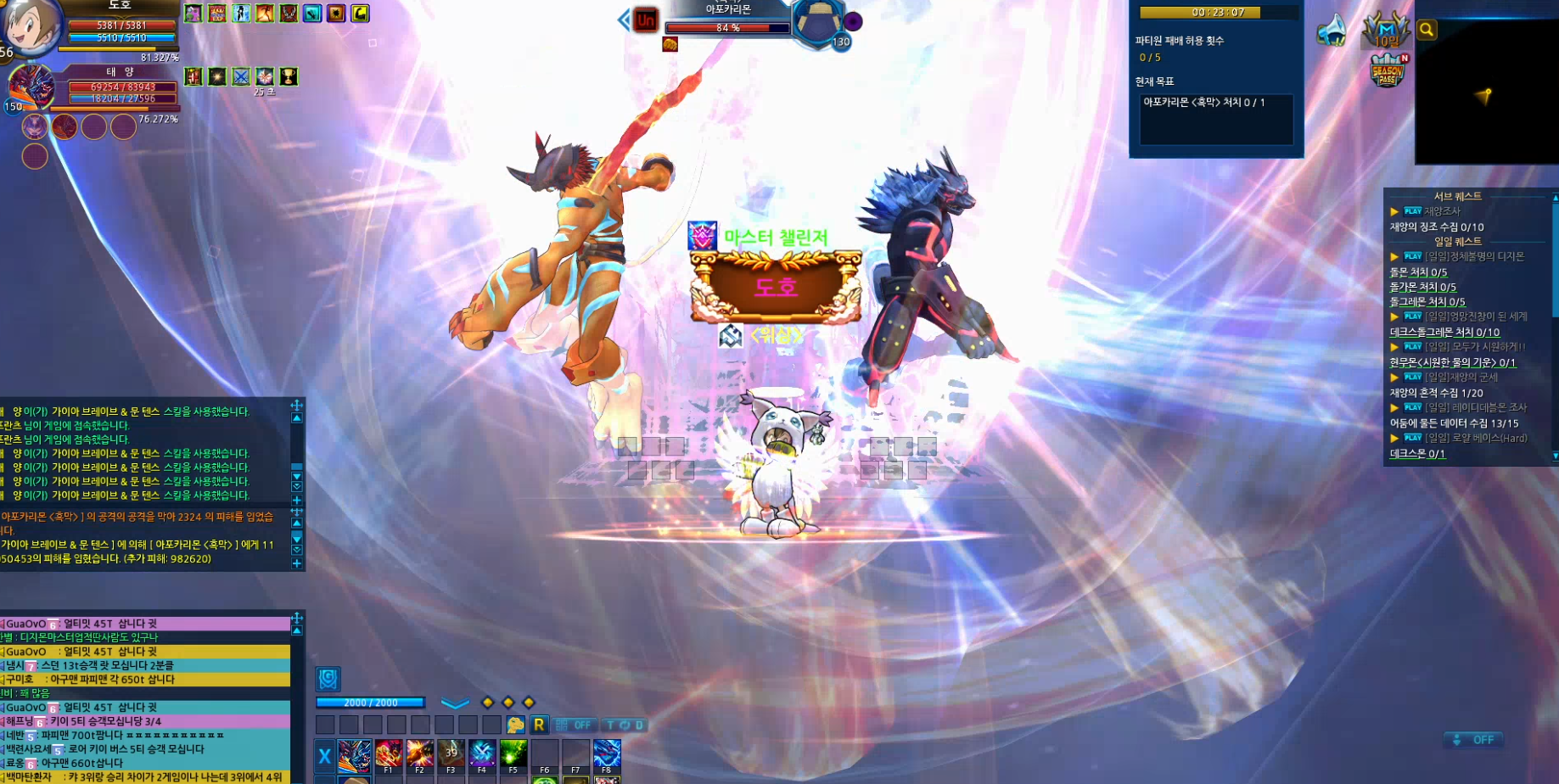Trigger the F4 crossed blue swords skill
Image resolution: width=1559 pixels, height=784 pixels.
[x=482, y=754]
